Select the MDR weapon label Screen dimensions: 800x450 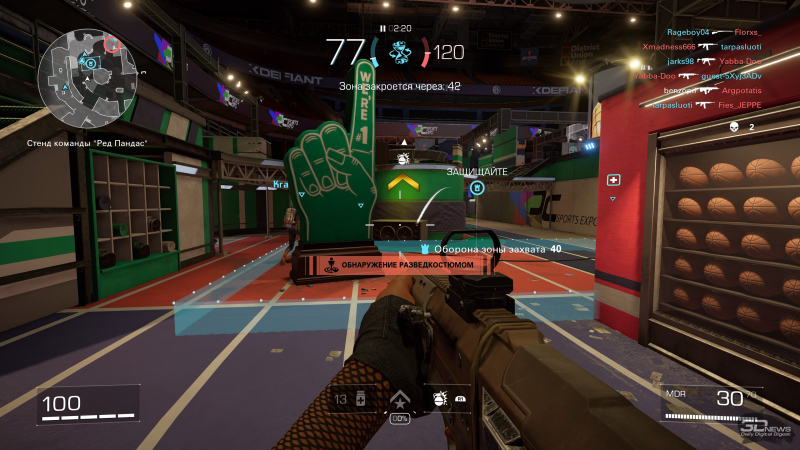pyautogui.click(x=675, y=393)
